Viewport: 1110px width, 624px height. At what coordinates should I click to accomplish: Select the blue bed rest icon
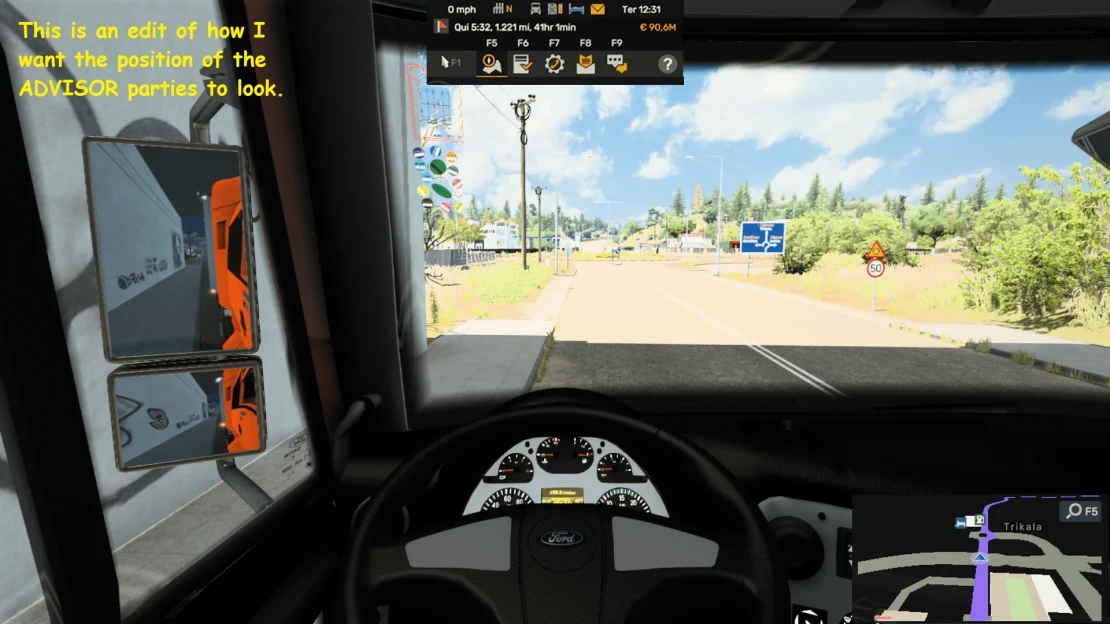pyautogui.click(x=577, y=9)
